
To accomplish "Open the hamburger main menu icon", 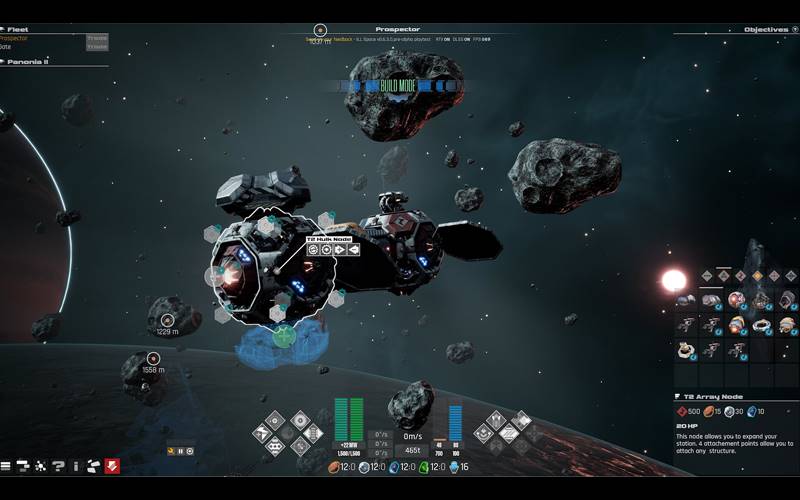I will (x=6, y=466).
